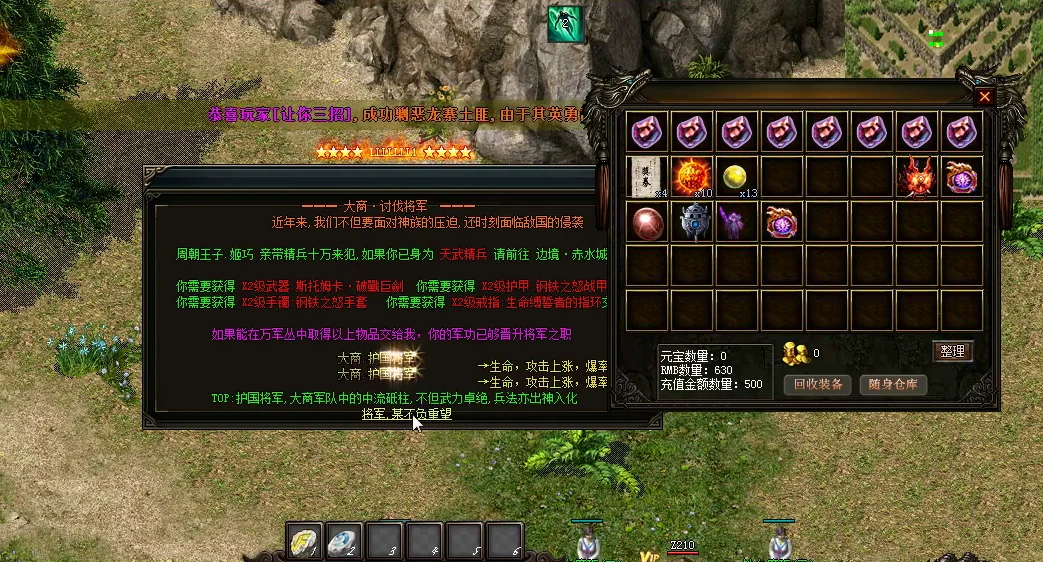
Task: Select the purple figure item
Action: tap(738, 221)
